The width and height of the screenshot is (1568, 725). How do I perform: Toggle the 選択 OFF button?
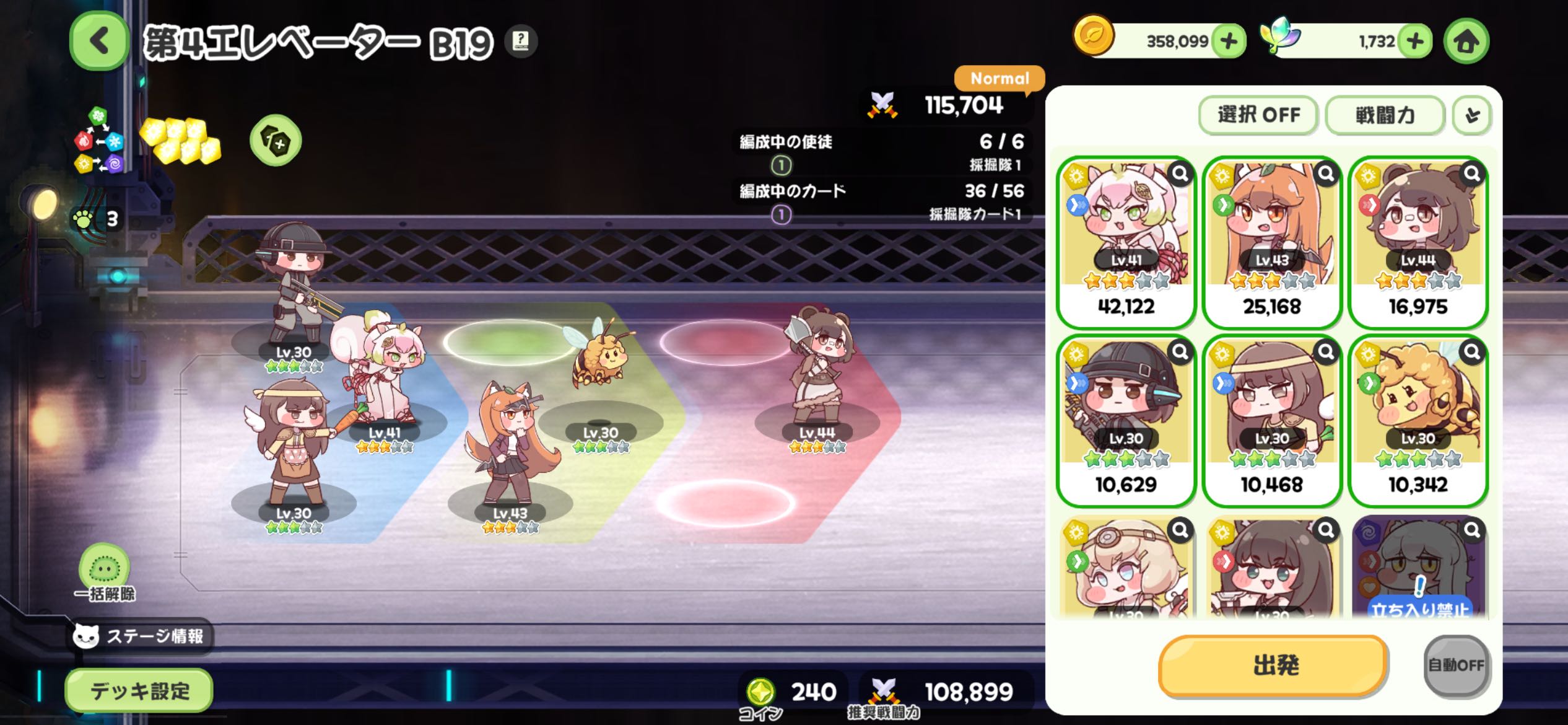point(1258,115)
